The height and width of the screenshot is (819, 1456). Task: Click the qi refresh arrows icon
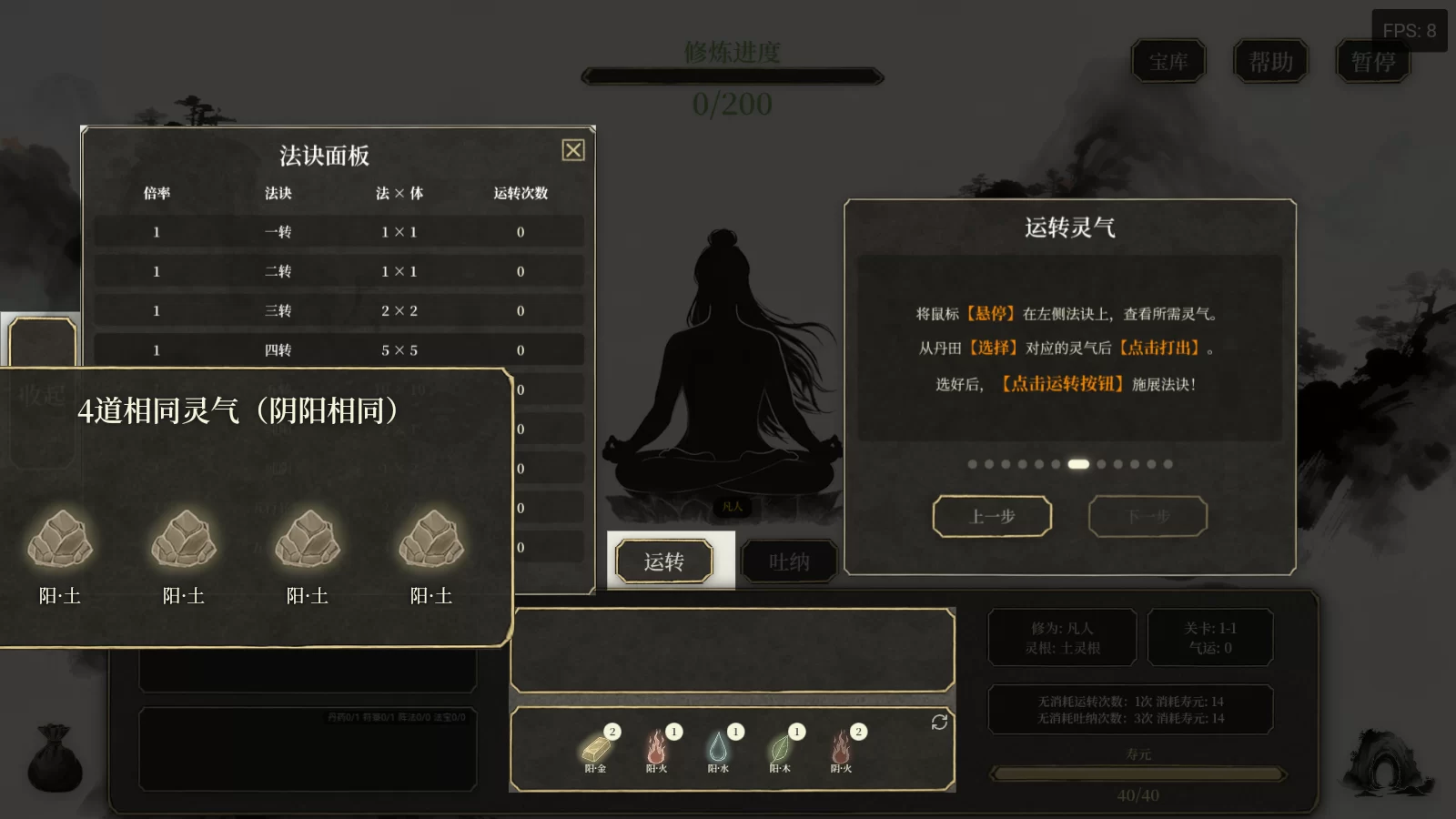[x=939, y=722]
